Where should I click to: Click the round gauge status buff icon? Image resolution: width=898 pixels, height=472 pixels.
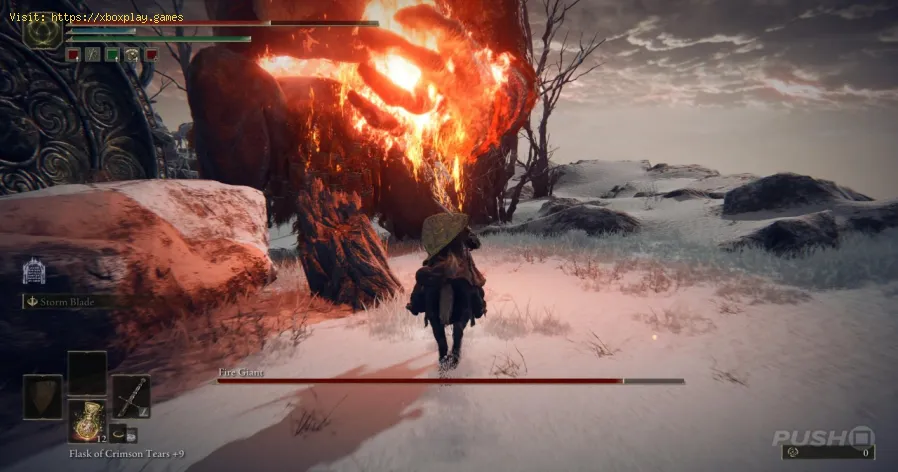[x=131, y=55]
